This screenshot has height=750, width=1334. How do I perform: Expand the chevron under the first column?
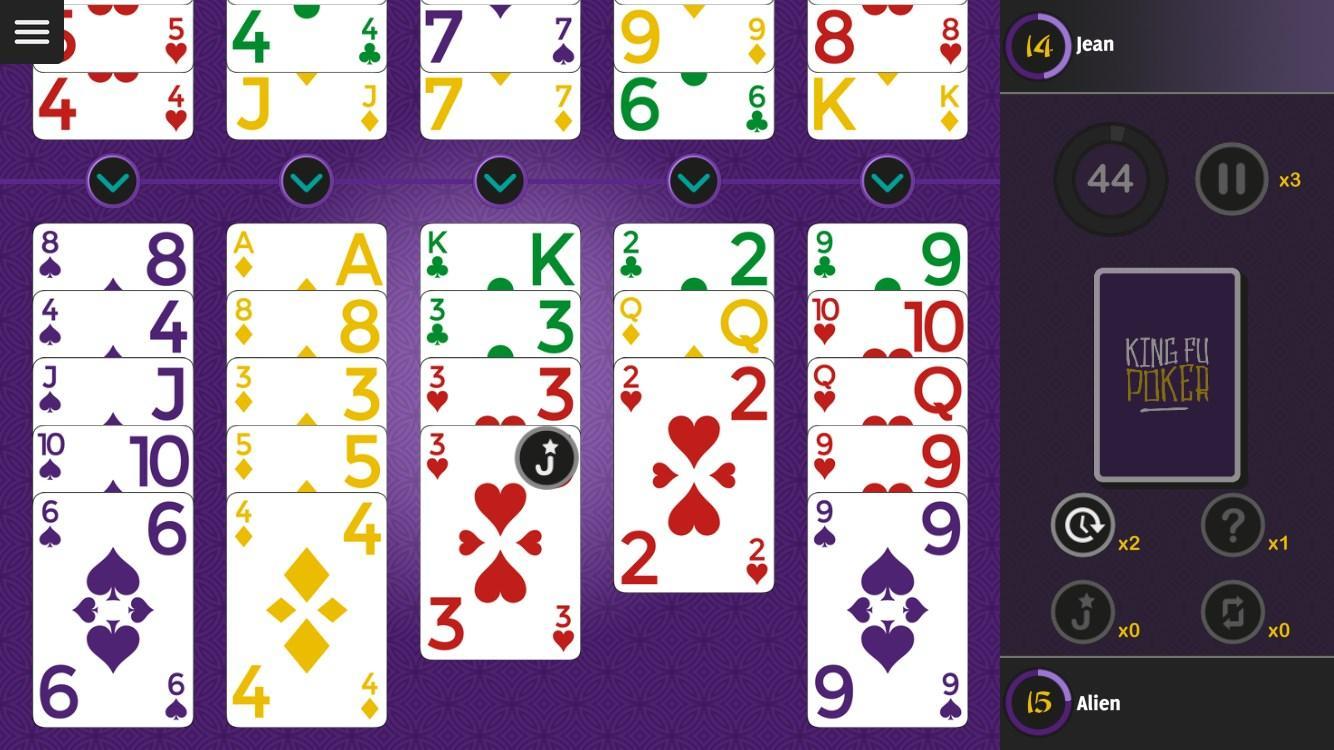112,181
